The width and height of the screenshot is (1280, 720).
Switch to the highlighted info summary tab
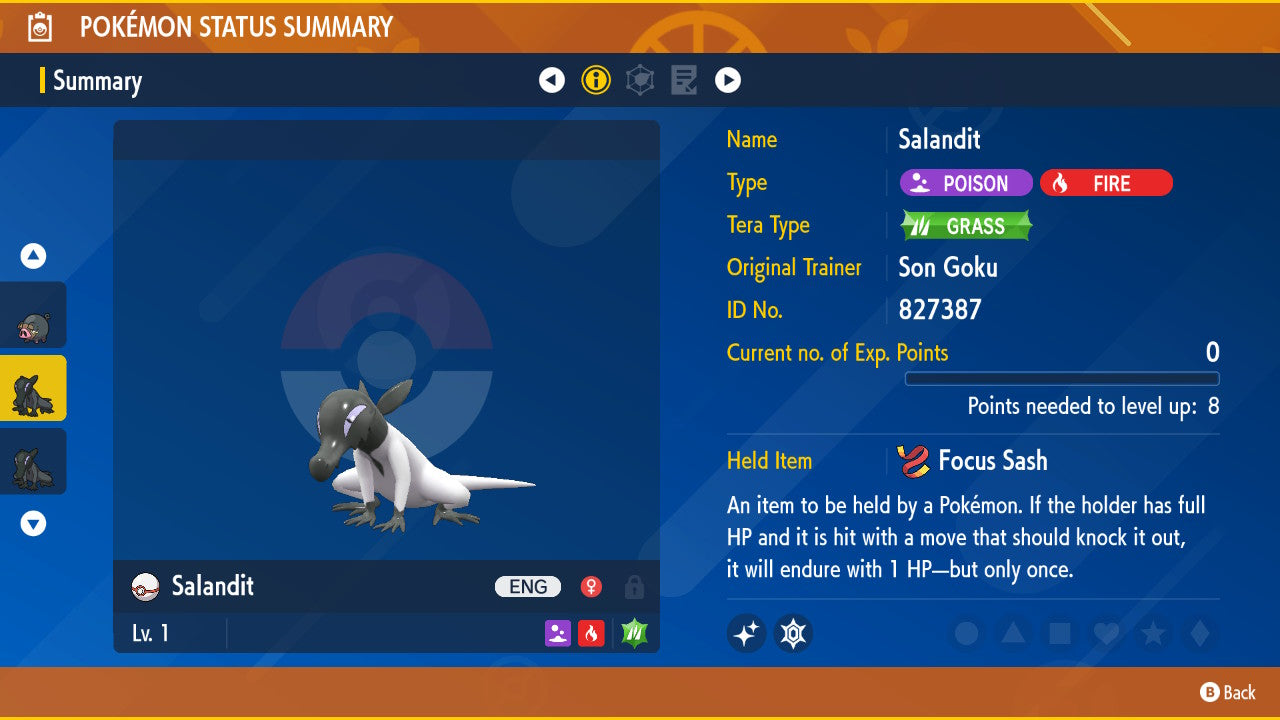(596, 80)
